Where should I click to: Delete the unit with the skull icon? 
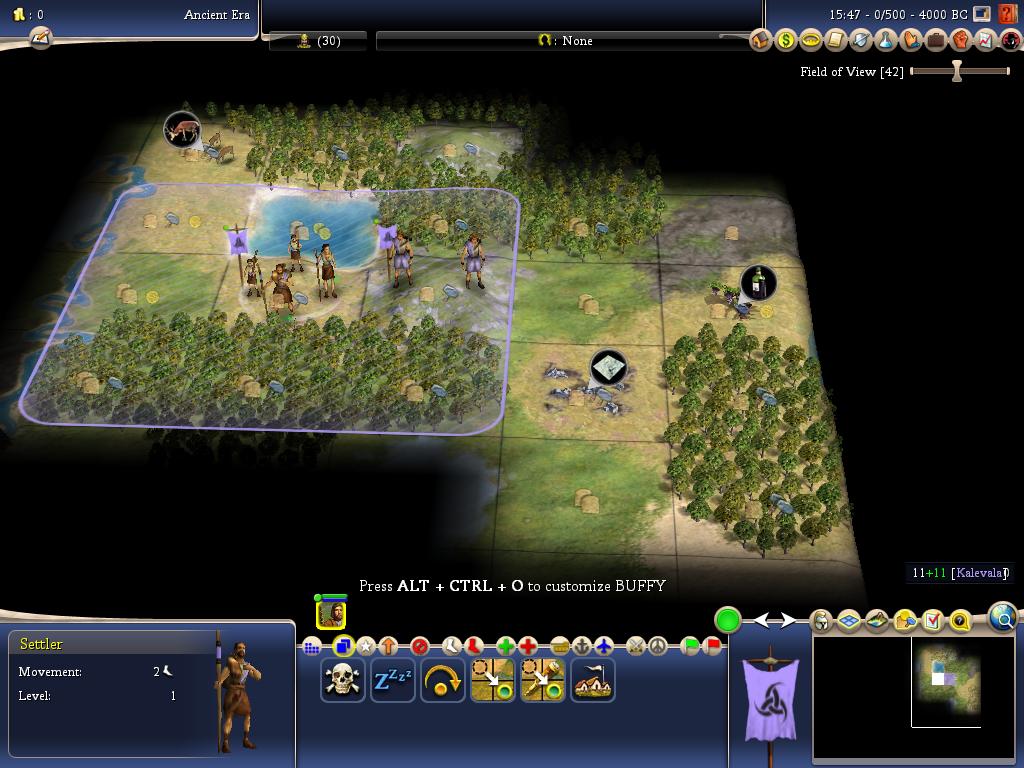[x=342, y=680]
